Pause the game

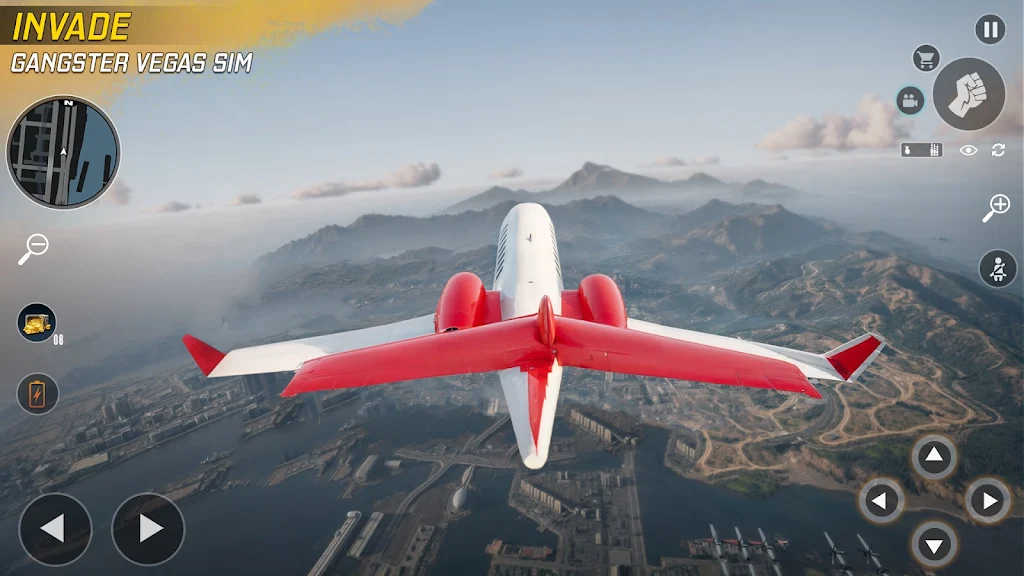pos(990,30)
